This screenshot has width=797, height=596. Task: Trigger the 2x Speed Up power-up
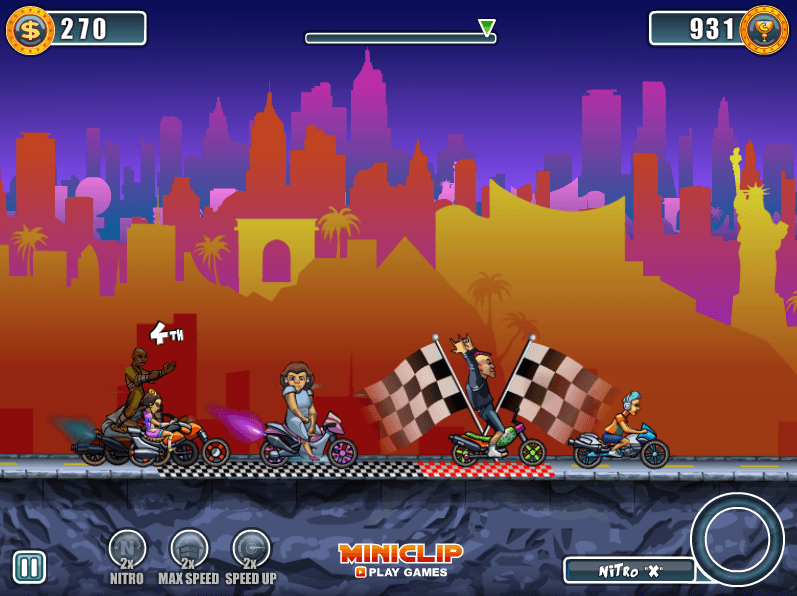pos(251,549)
